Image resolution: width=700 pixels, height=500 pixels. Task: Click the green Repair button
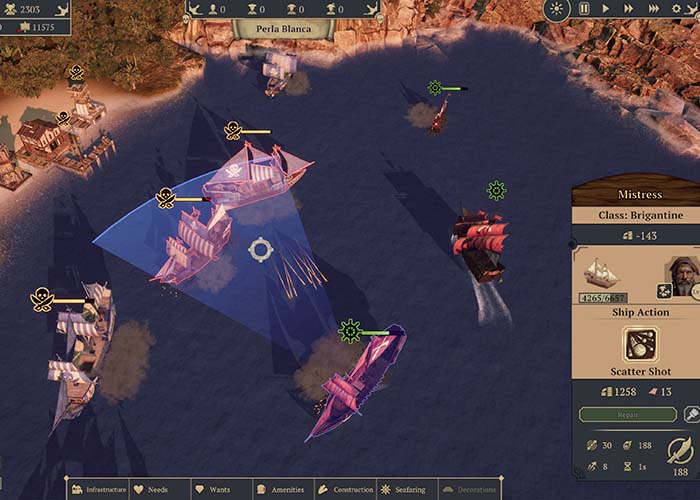click(x=627, y=414)
